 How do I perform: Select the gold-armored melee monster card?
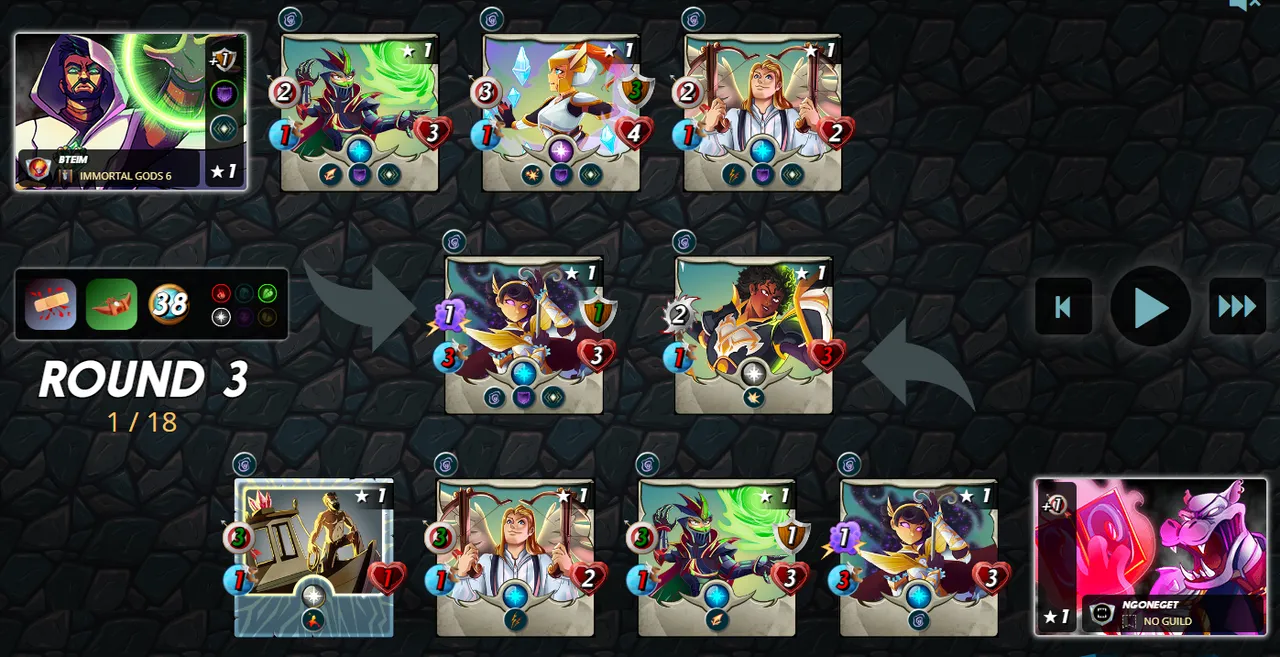[x=753, y=334]
